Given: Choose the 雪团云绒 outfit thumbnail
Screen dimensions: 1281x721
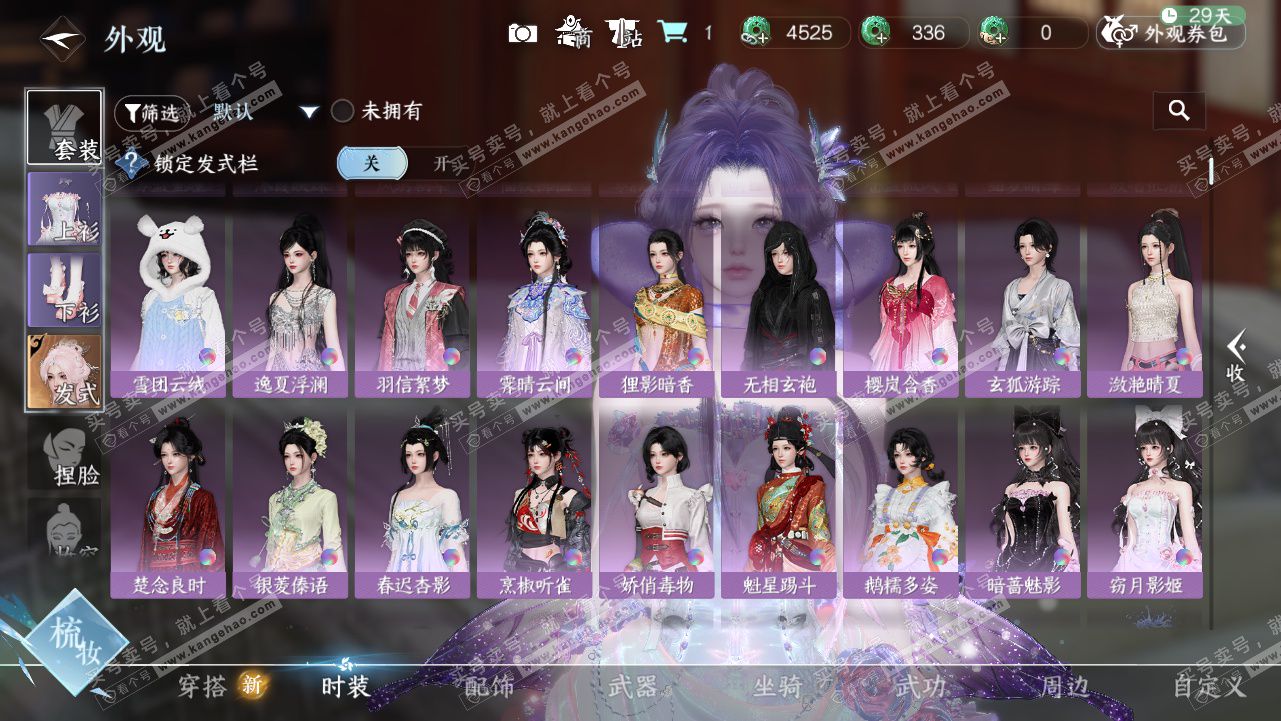Looking at the screenshot, I should [x=170, y=300].
